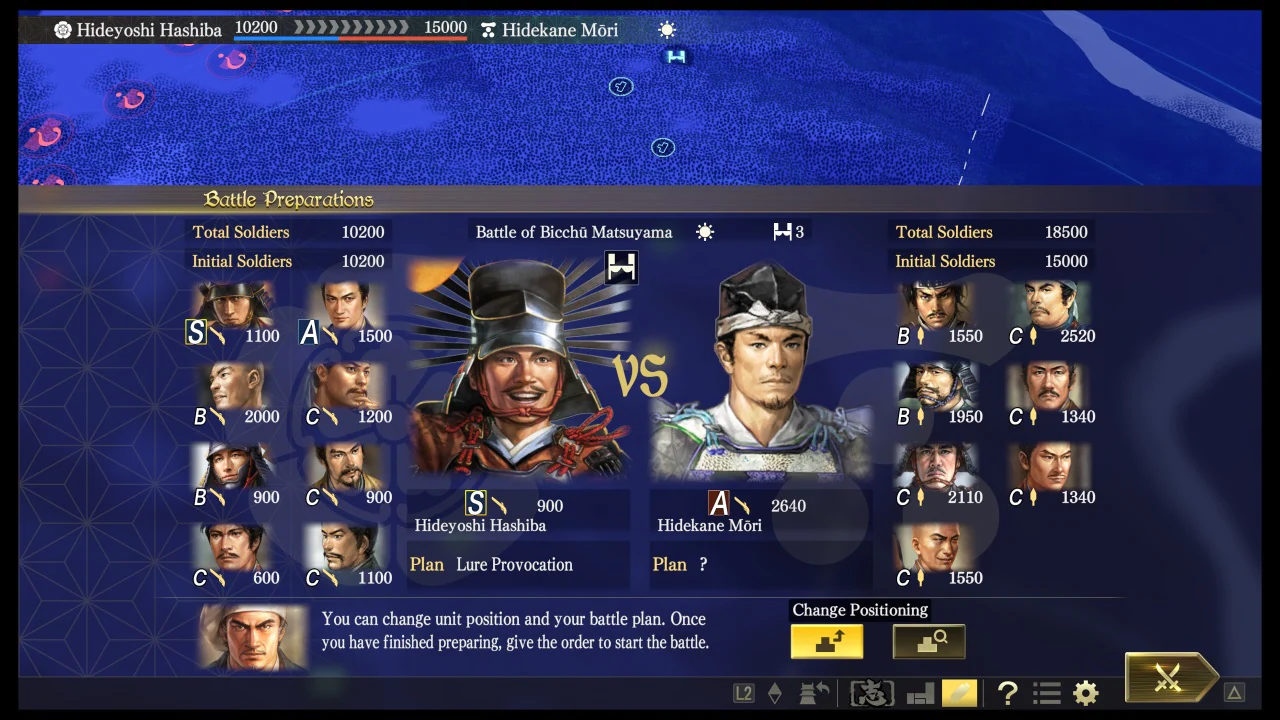The width and height of the screenshot is (1280, 720).
Task: Click the diamond objective marker icon
Action: [x=775, y=693]
